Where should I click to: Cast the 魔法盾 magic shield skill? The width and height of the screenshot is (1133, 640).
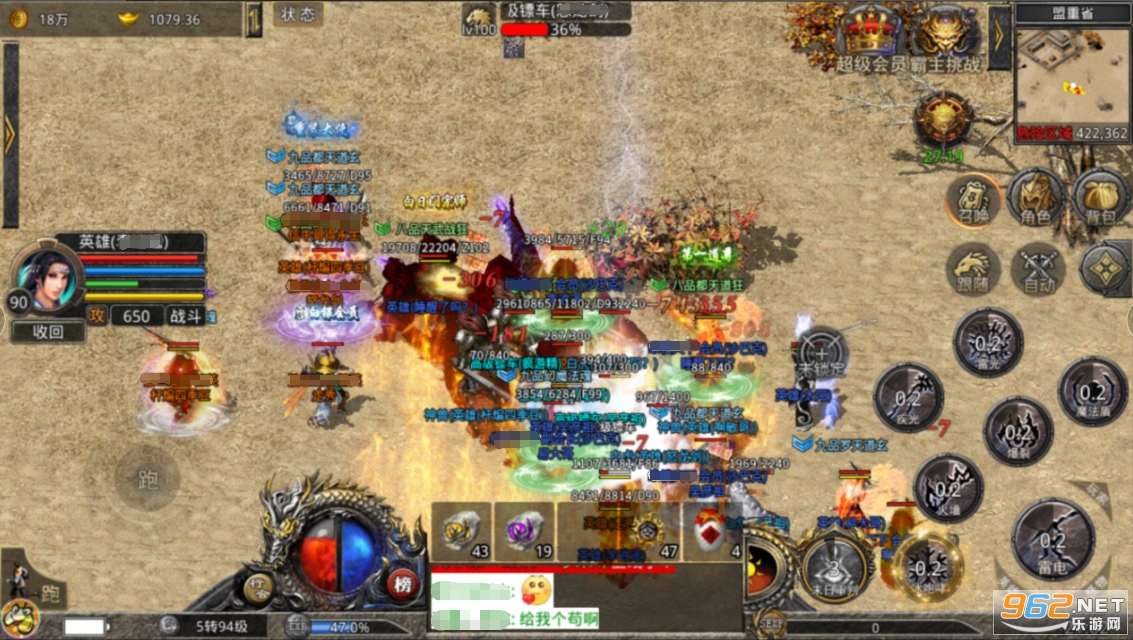[1092, 392]
